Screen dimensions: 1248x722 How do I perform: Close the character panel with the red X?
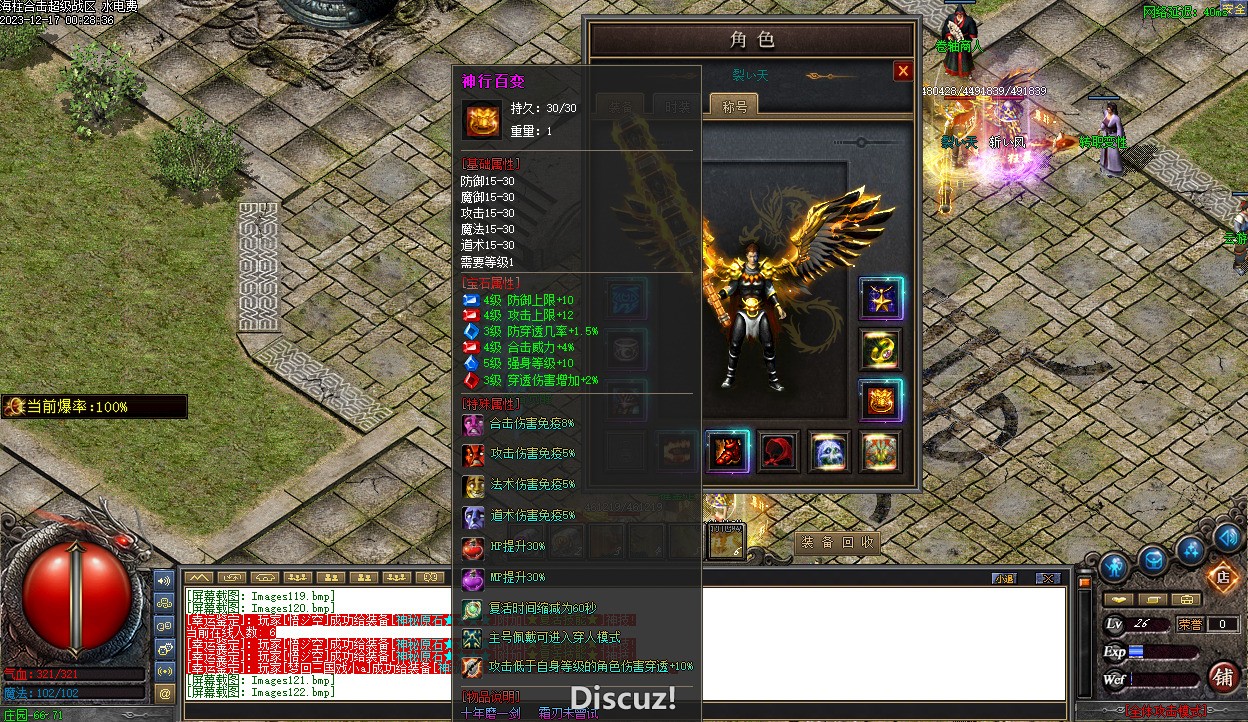[x=903, y=71]
